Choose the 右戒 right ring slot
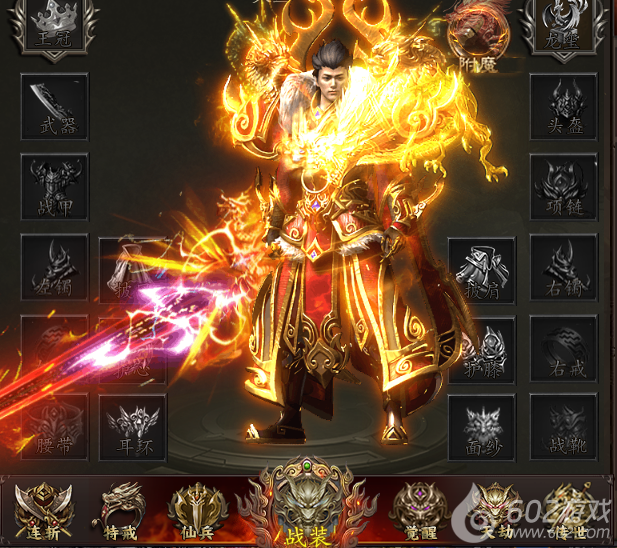The width and height of the screenshot is (617, 548). 563,348
